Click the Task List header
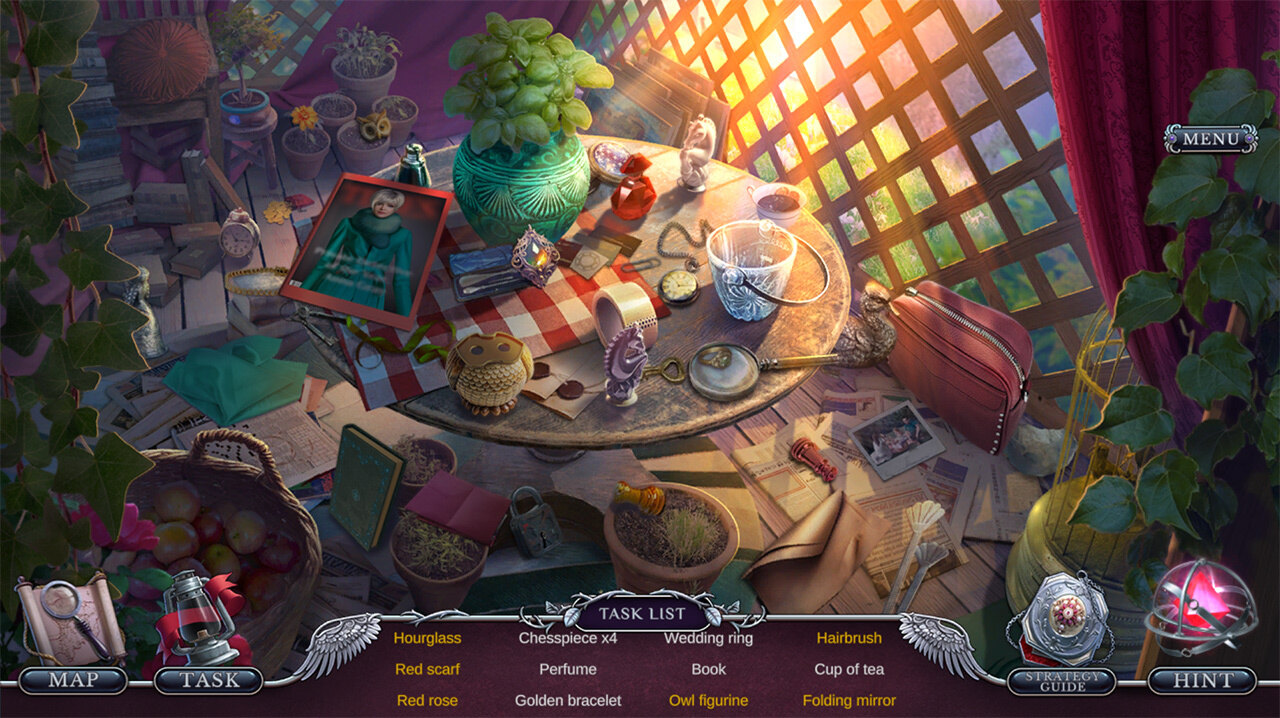The height and width of the screenshot is (718, 1280). pyautogui.click(x=642, y=613)
